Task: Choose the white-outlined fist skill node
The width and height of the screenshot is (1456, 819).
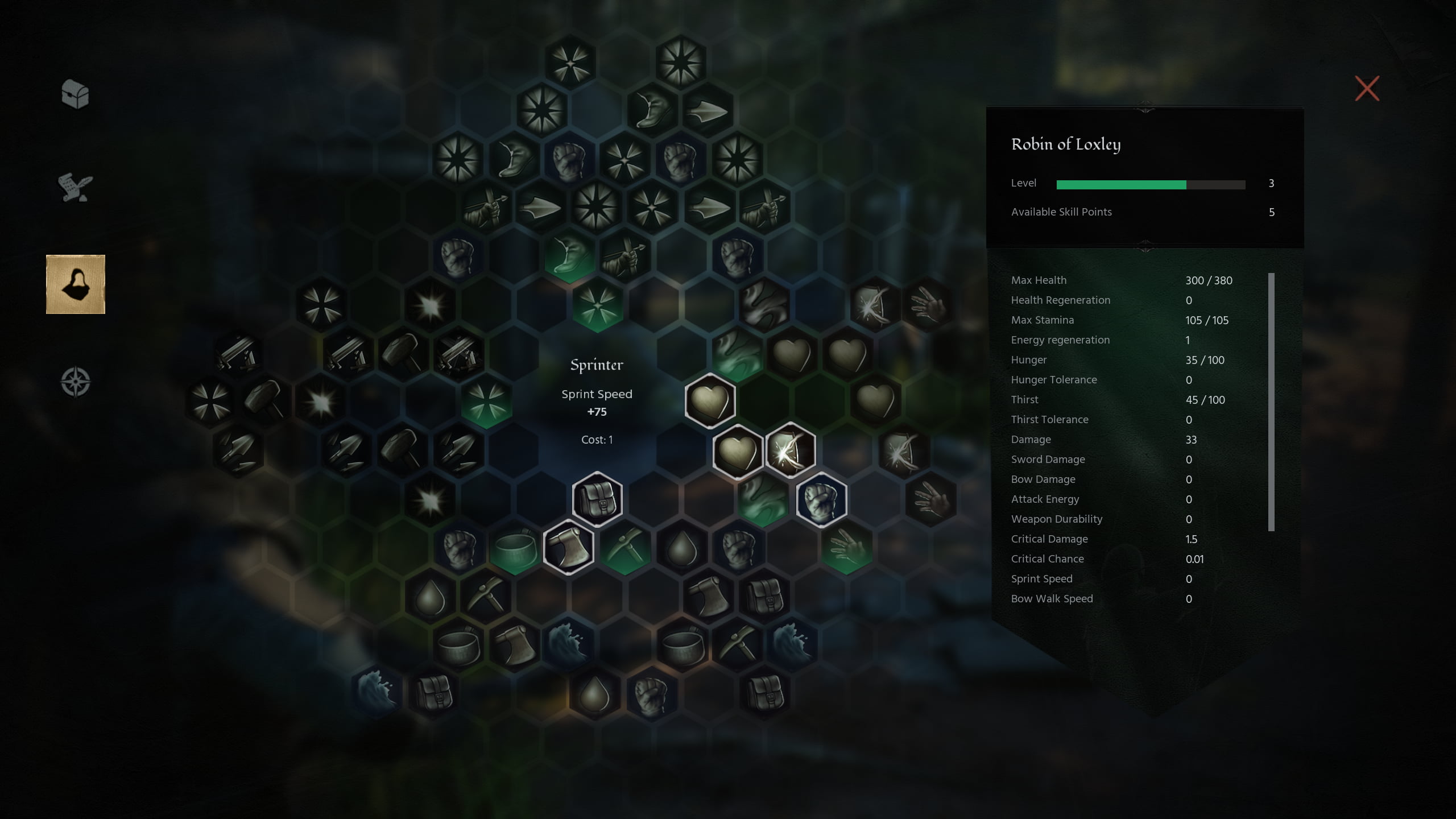Action: pos(821,499)
